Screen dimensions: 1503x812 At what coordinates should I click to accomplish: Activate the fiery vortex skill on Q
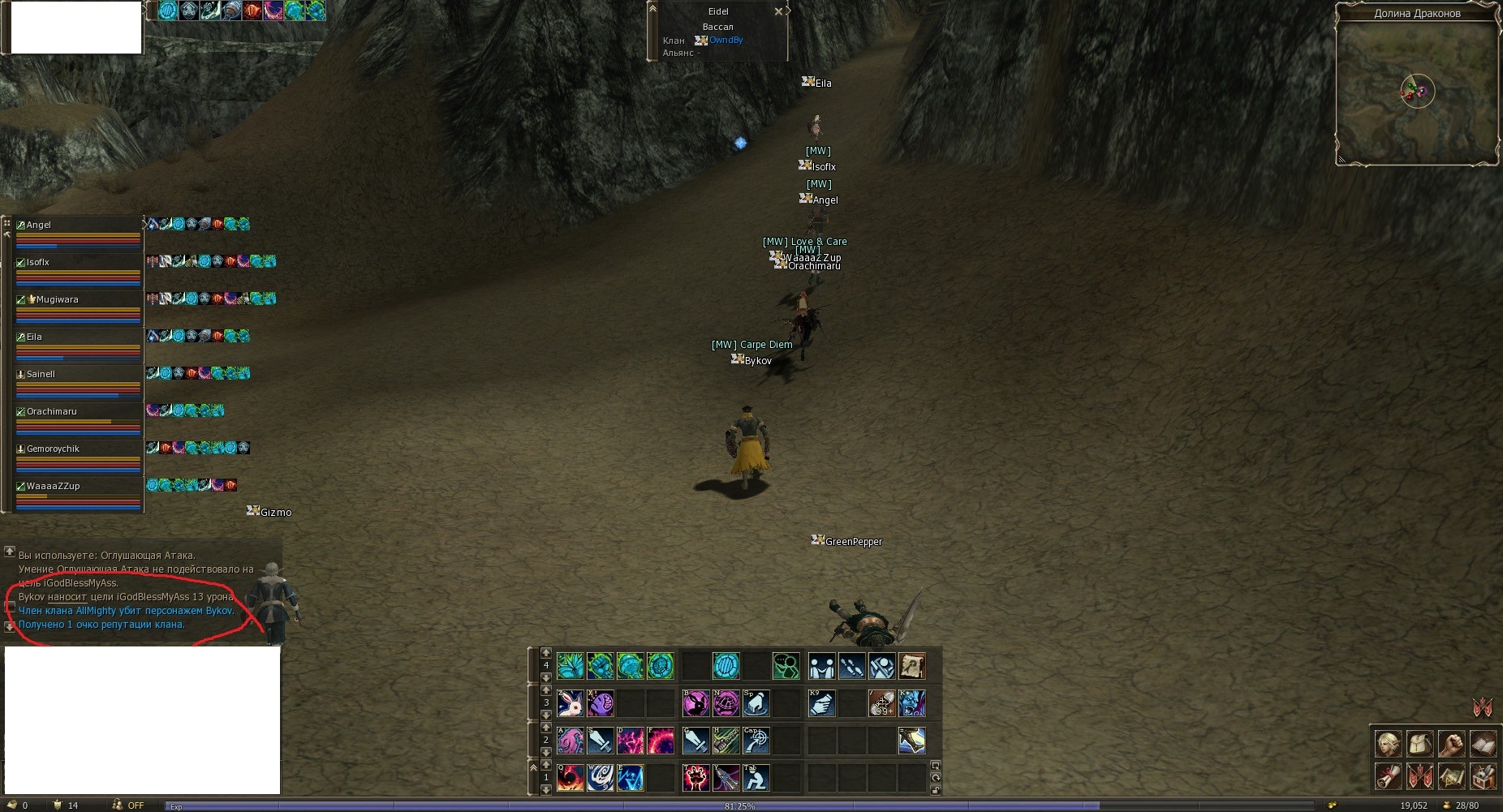[x=571, y=778]
